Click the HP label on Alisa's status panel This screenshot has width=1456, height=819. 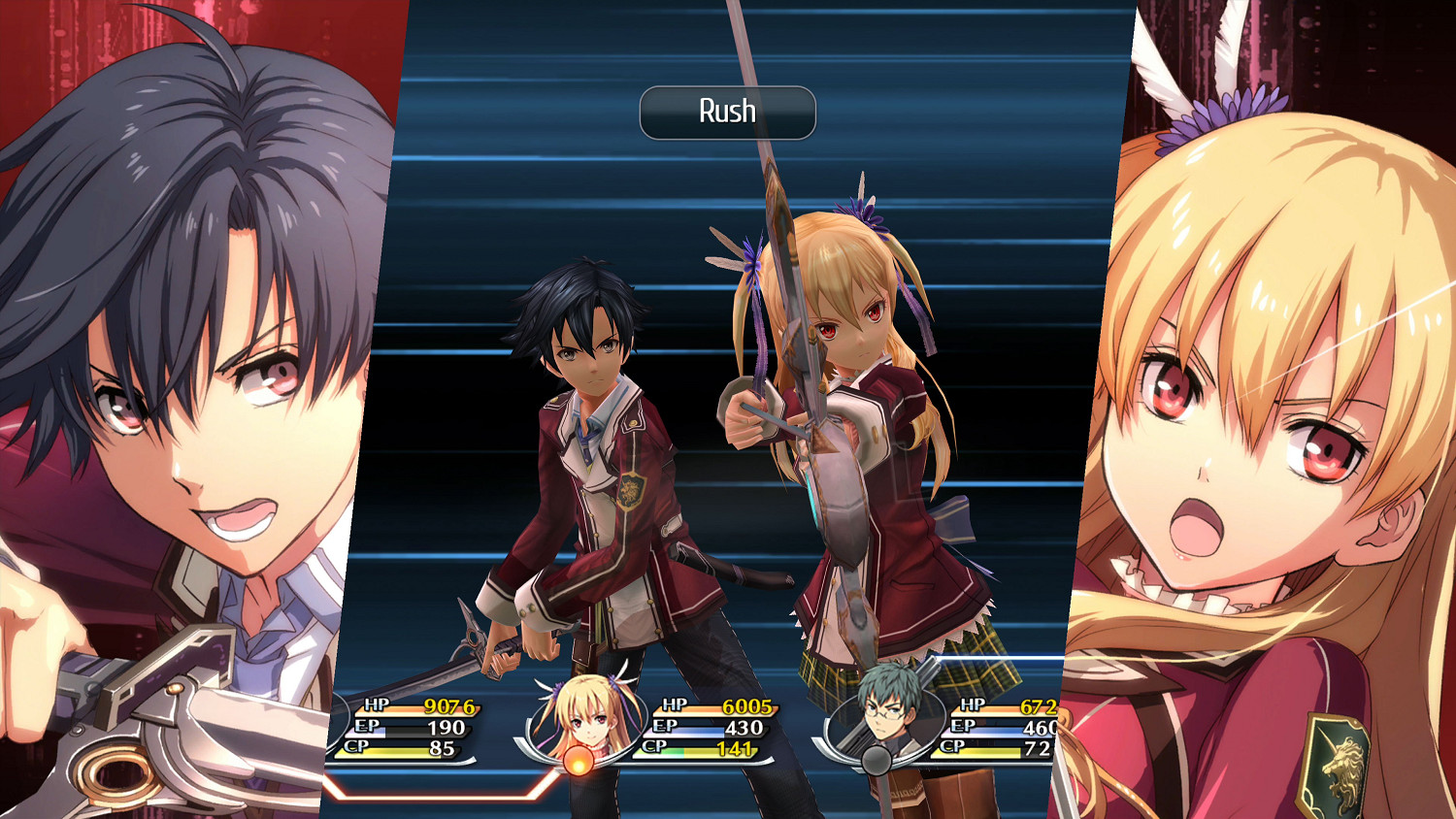click(673, 704)
